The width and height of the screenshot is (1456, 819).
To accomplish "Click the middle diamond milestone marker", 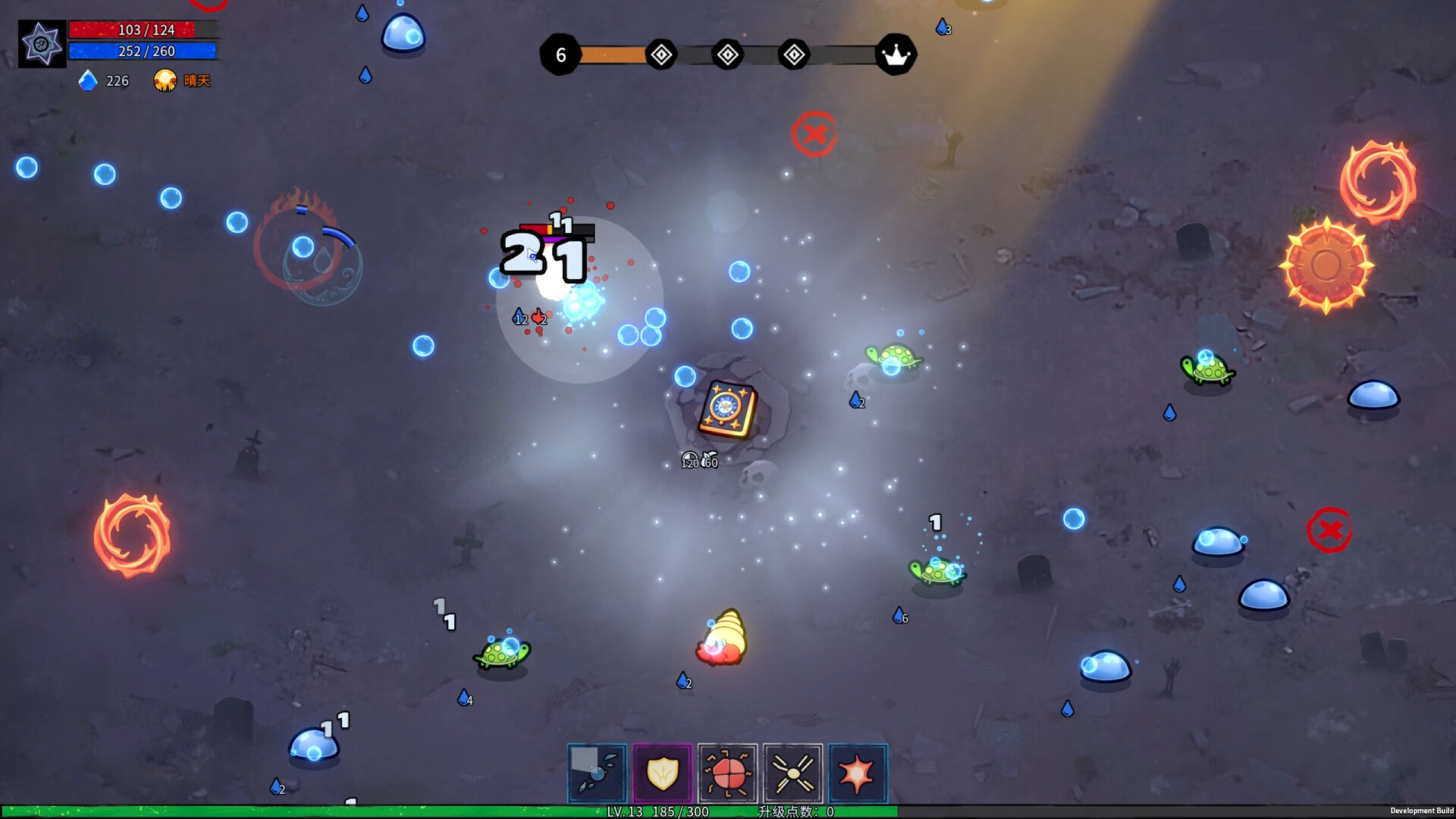I will [x=726, y=54].
